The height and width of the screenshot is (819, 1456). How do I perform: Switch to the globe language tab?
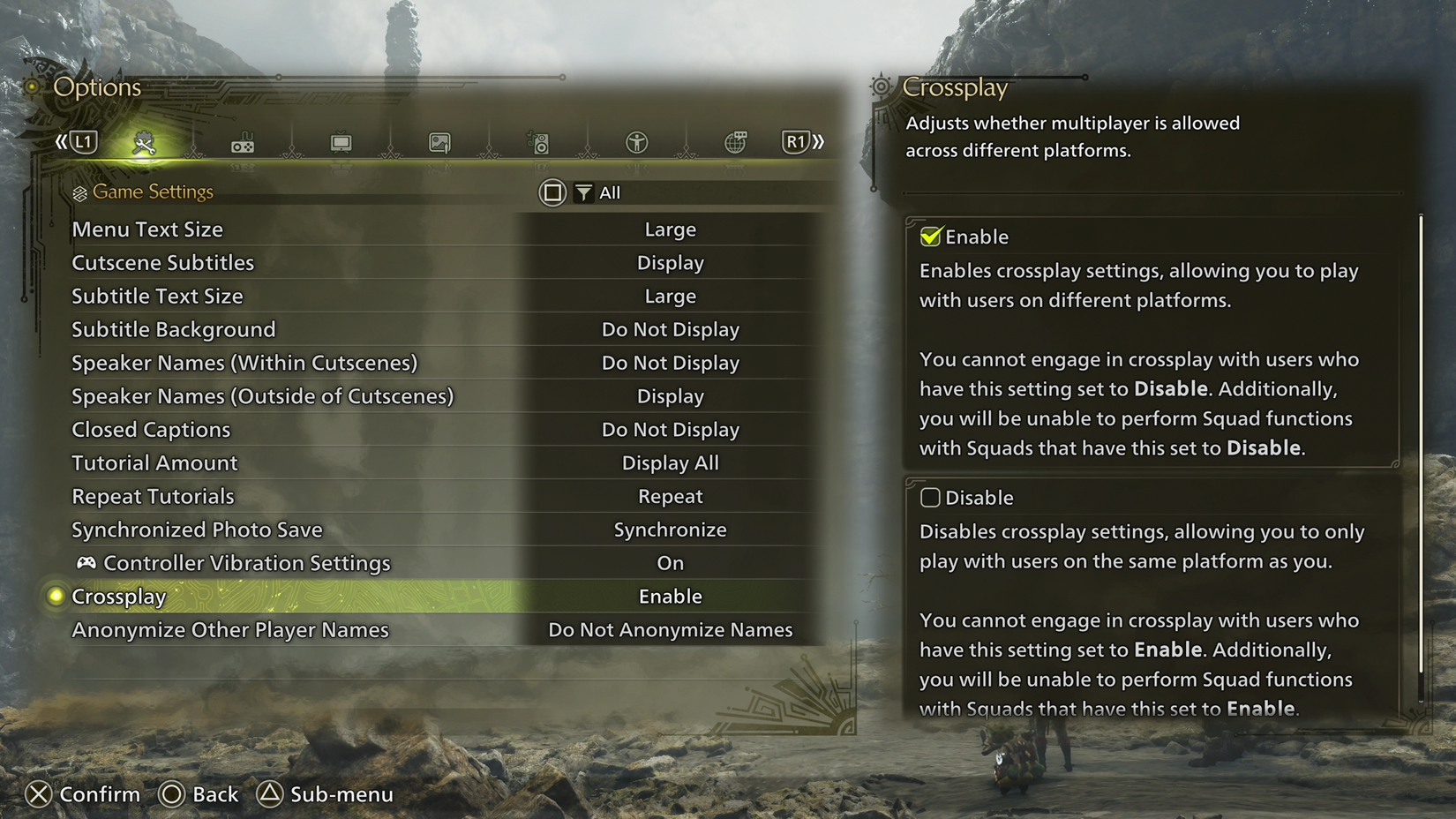[735, 143]
